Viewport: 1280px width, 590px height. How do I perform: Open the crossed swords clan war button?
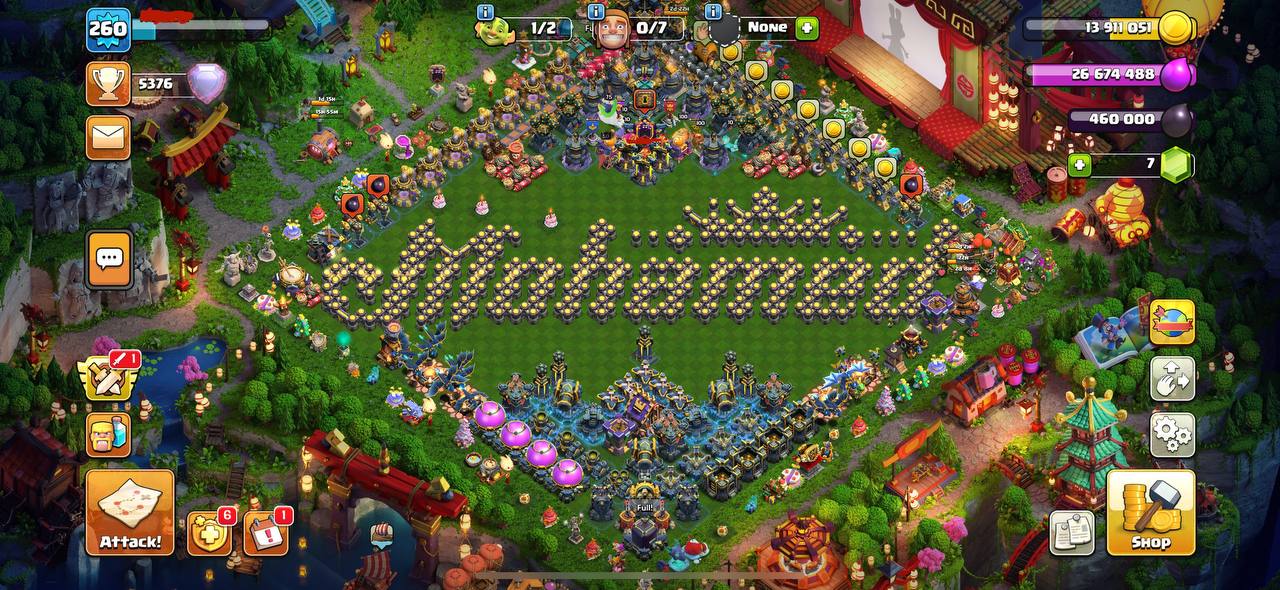(x=107, y=378)
